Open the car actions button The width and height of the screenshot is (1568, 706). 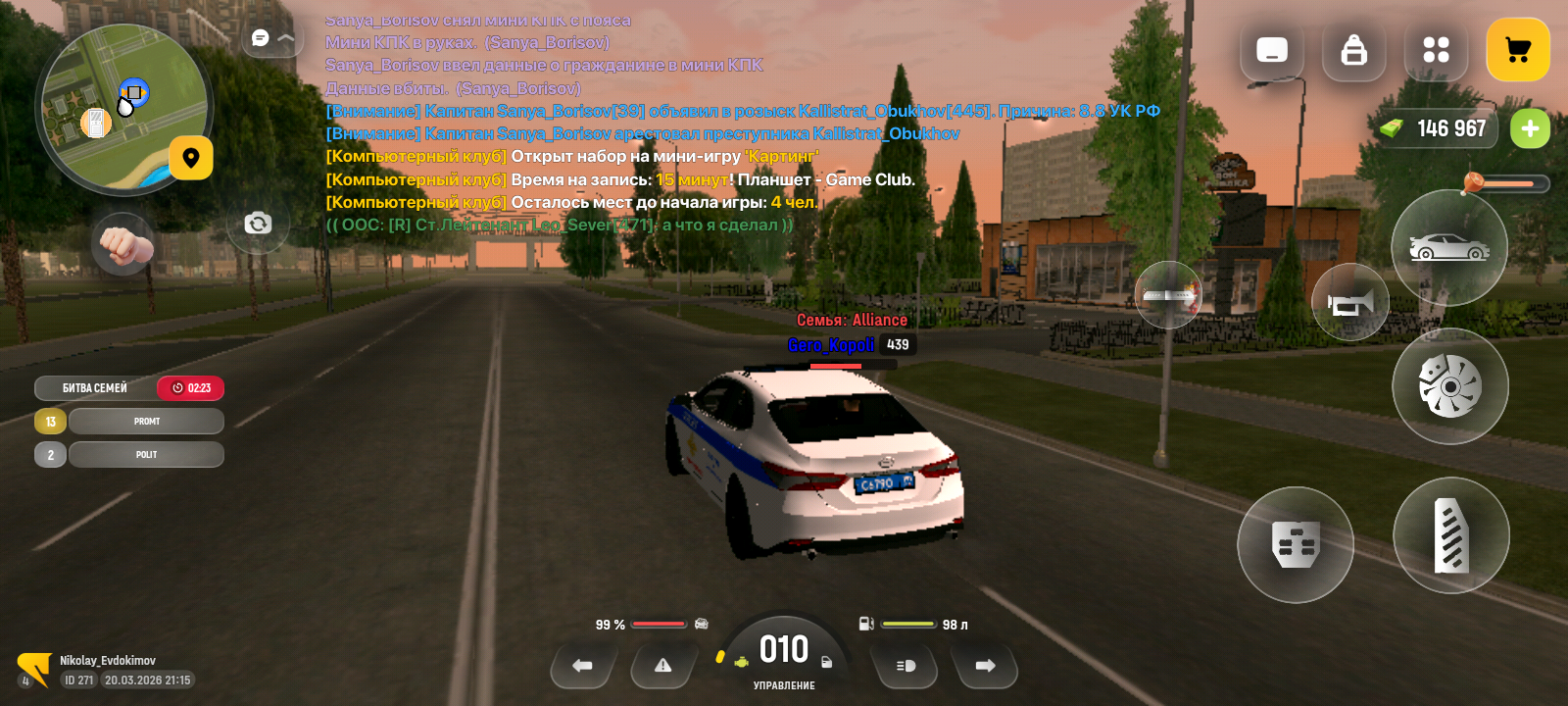[1448, 248]
